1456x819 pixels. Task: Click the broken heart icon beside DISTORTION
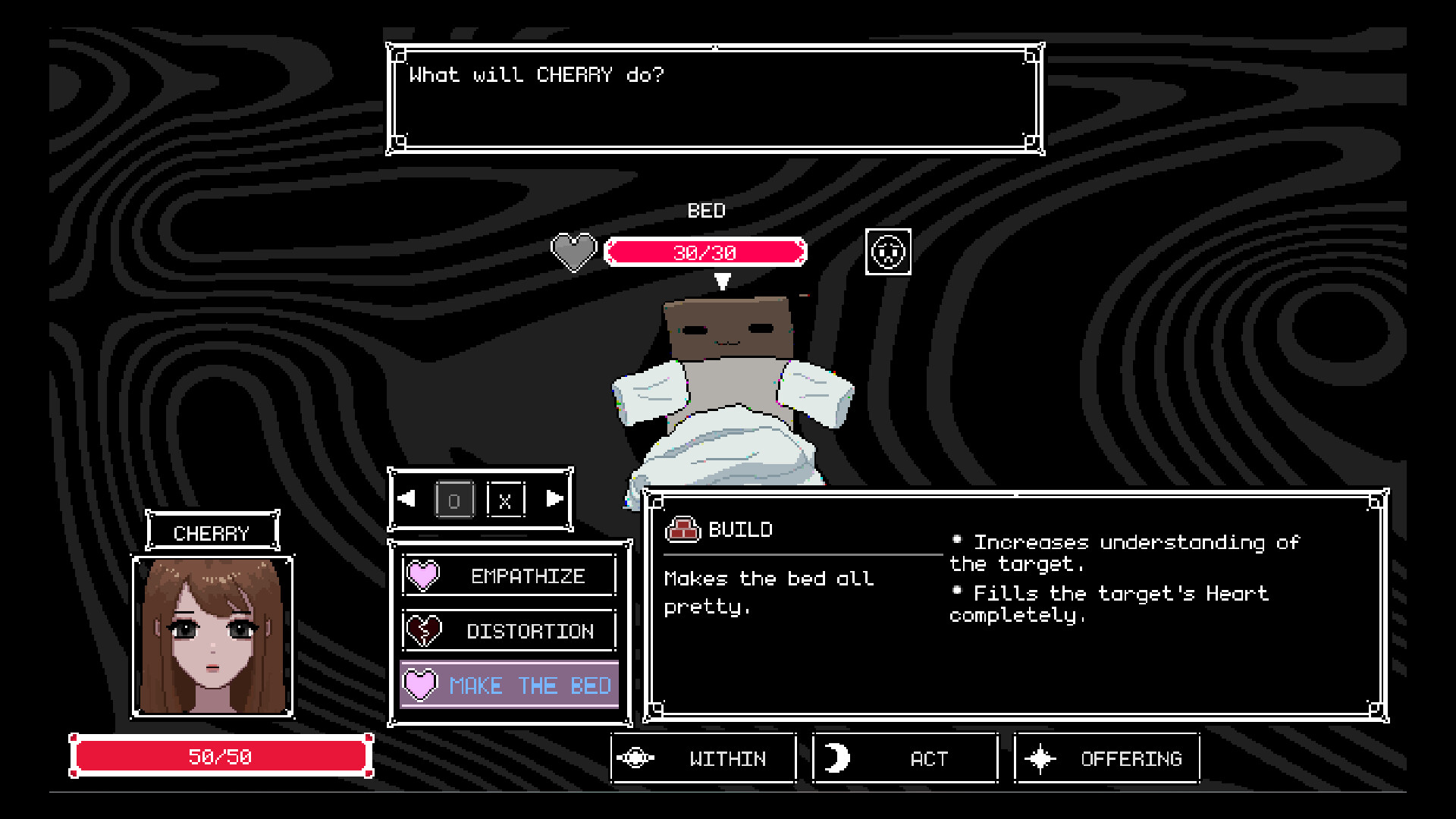422,630
